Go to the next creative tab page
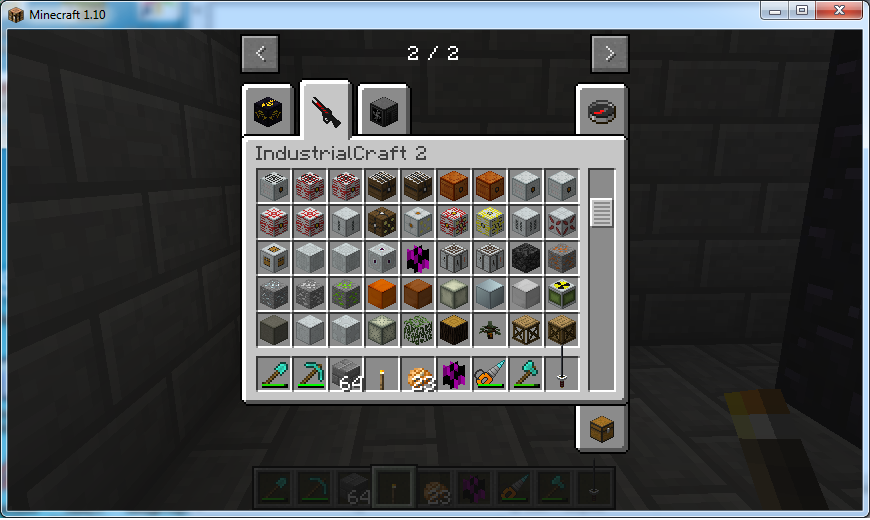870x520 pixels. (609, 53)
